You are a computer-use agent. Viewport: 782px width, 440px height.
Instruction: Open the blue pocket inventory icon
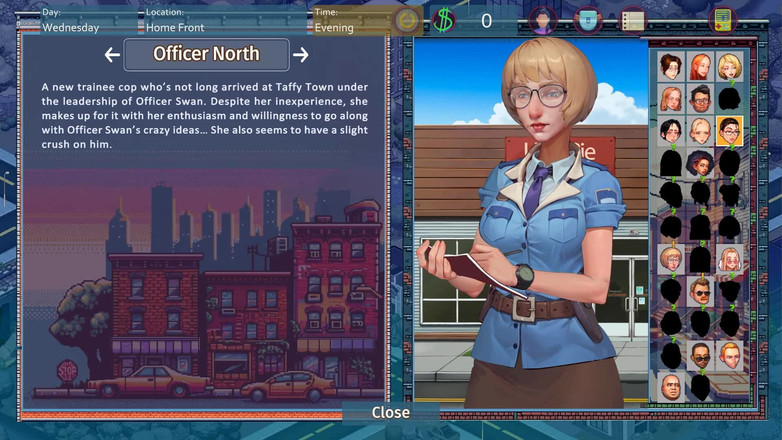coord(588,19)
